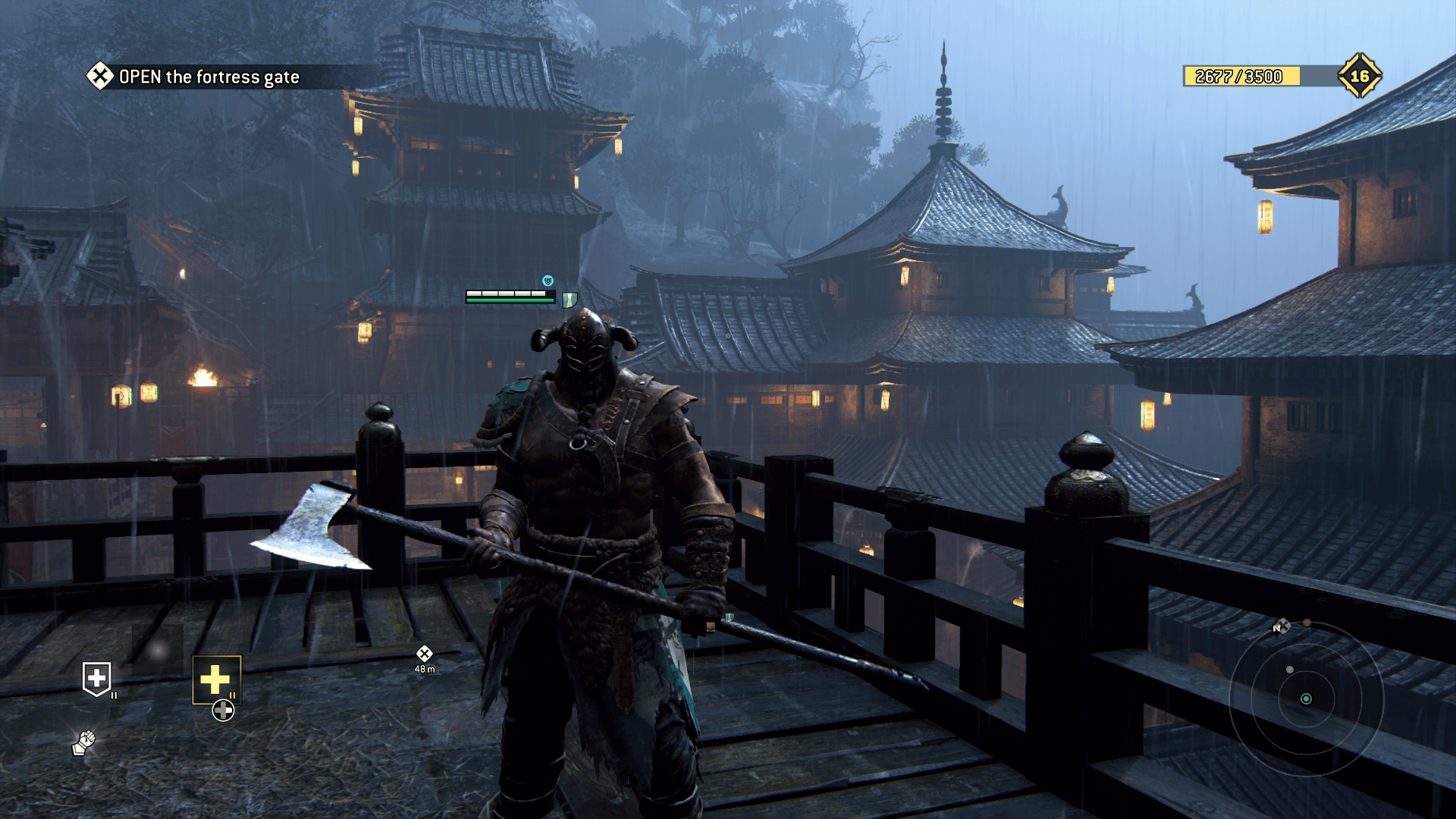Use the yellow plus healing feat
The image size is (1456, 819).
pos(216,679)
